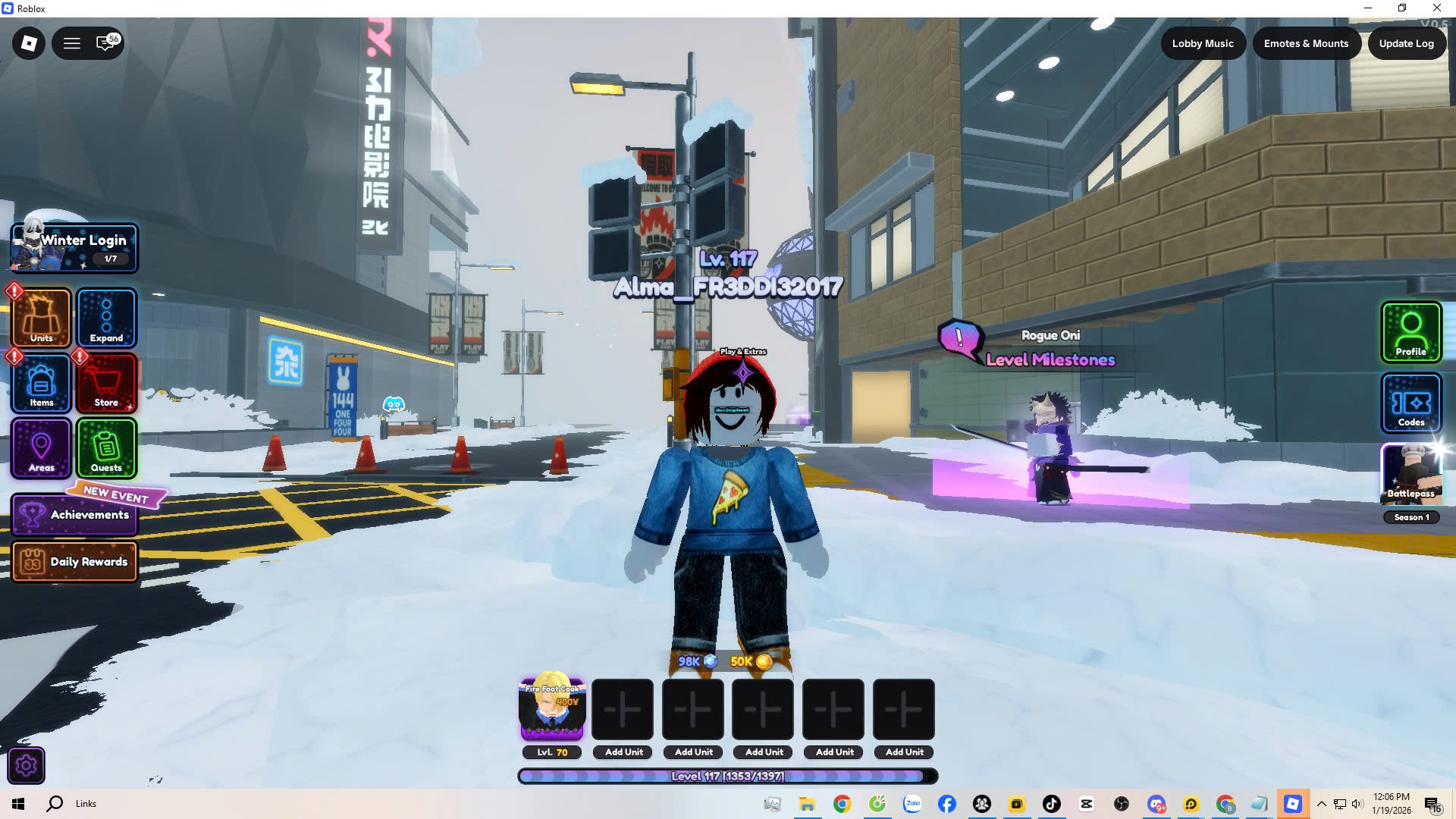The width and height of the screenshot is (1456, 819).
Task: Open the Roblox logo menu
Action: click(x=29, y=43)
